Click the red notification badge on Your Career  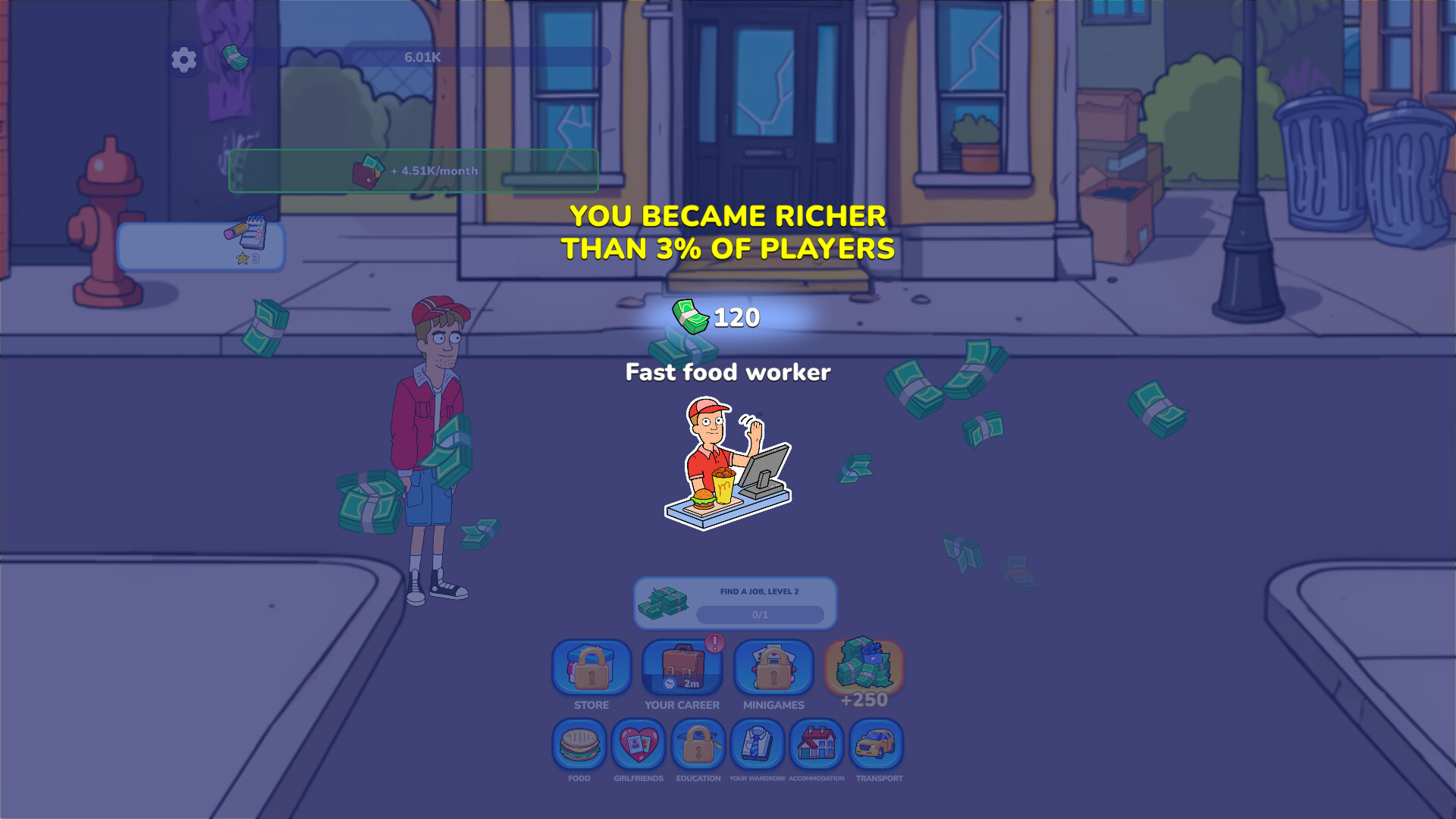[x=711, y=645]
